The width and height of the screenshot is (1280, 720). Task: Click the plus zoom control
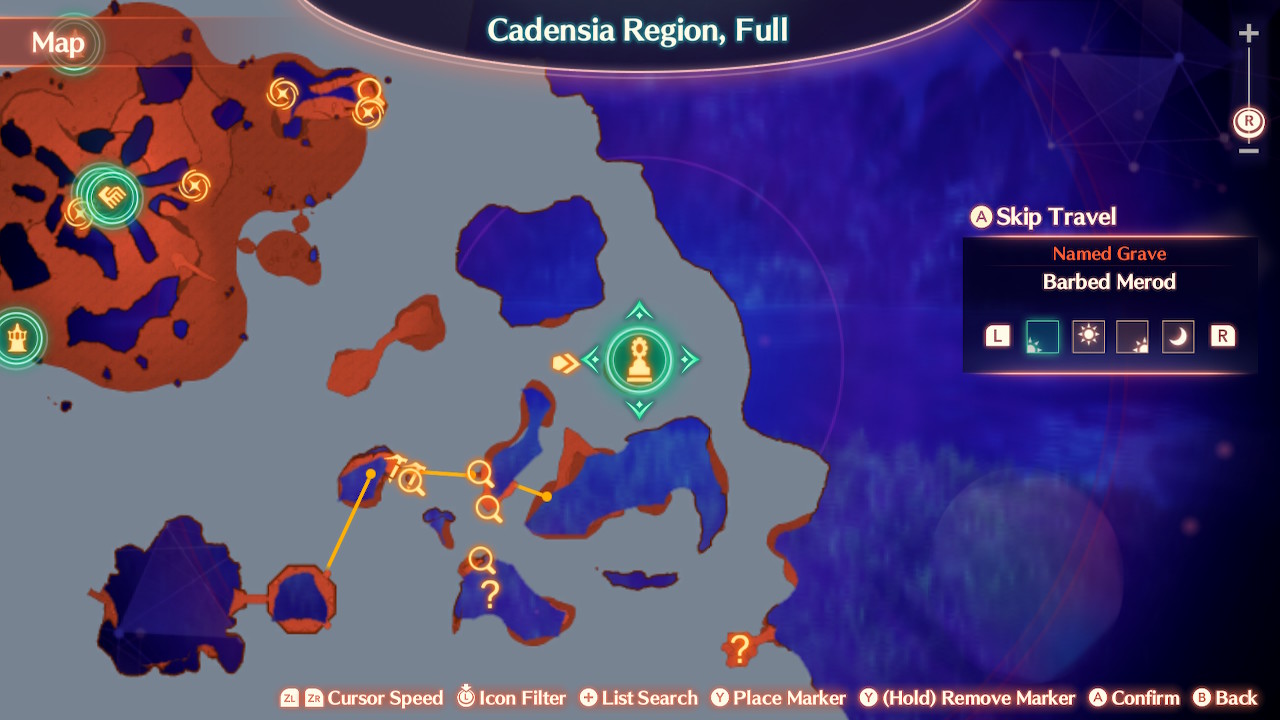coord(1248,32)
